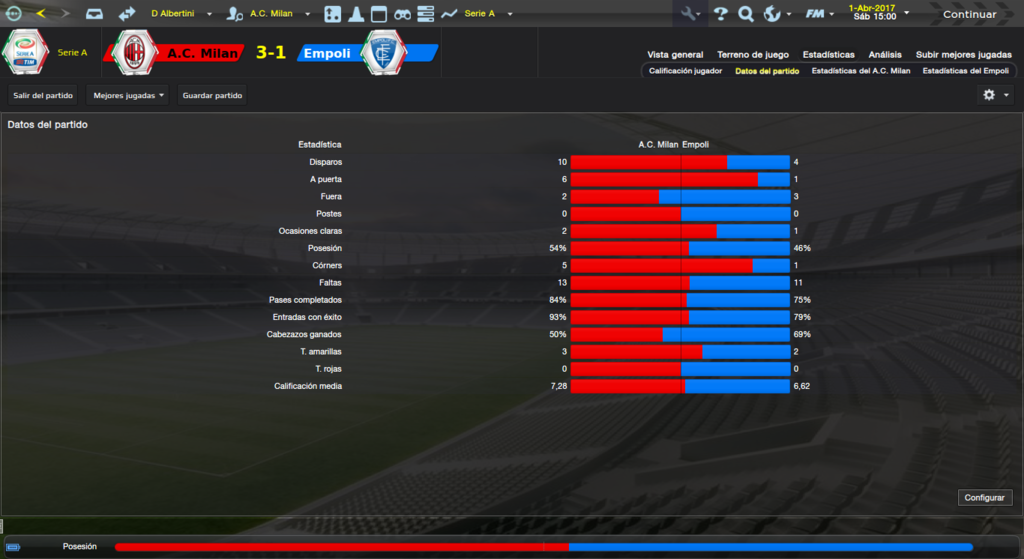Open Estadísticas del A.C. Milan
The height and width of the screenshot is (559, 1024).
[860, 72]
